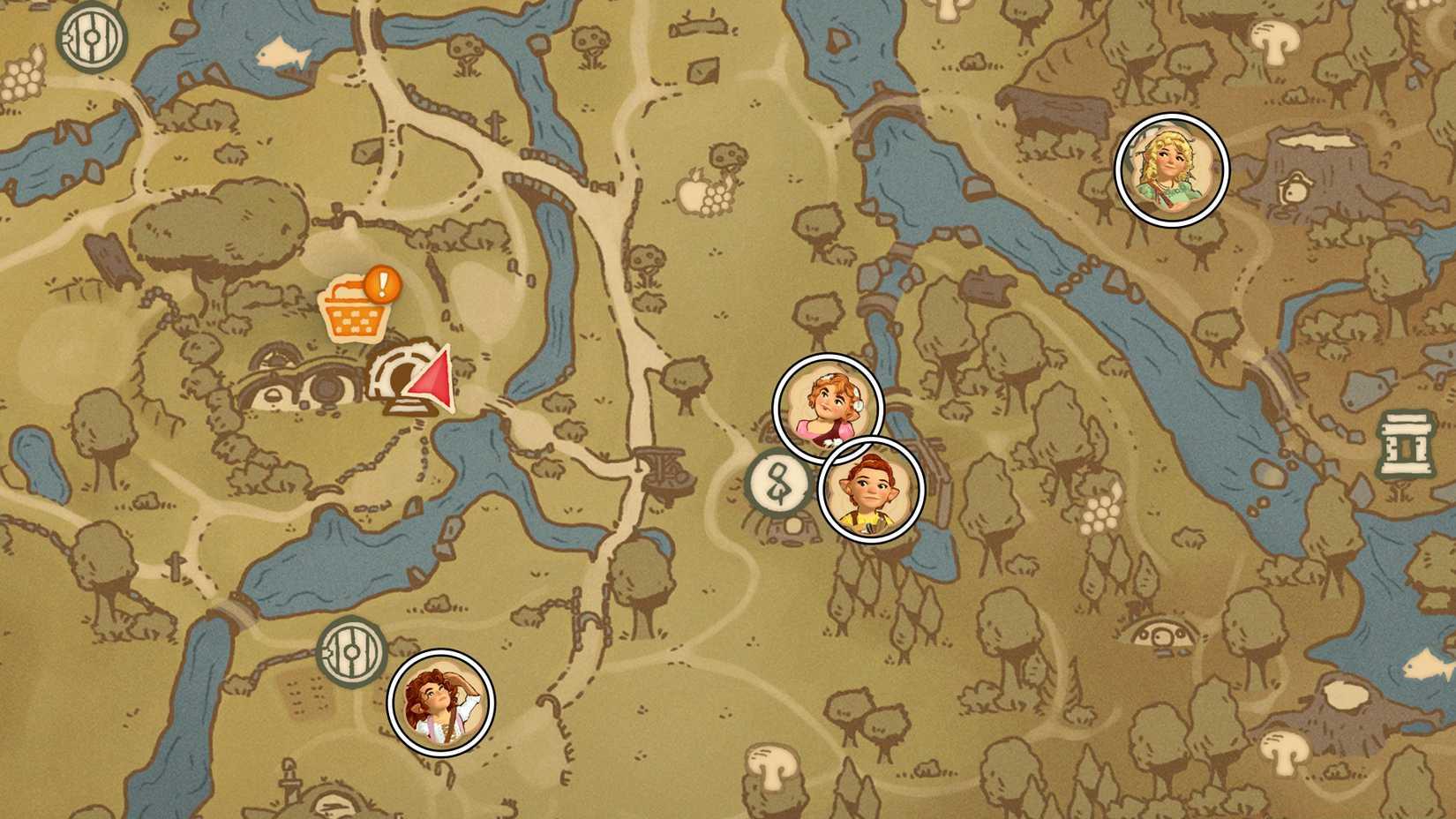Viewport: 1456px width, 819px height.
Task: Select the hobbit-hole face icon on the right side
Action: pyautogui.click(x=1162, y=634)
